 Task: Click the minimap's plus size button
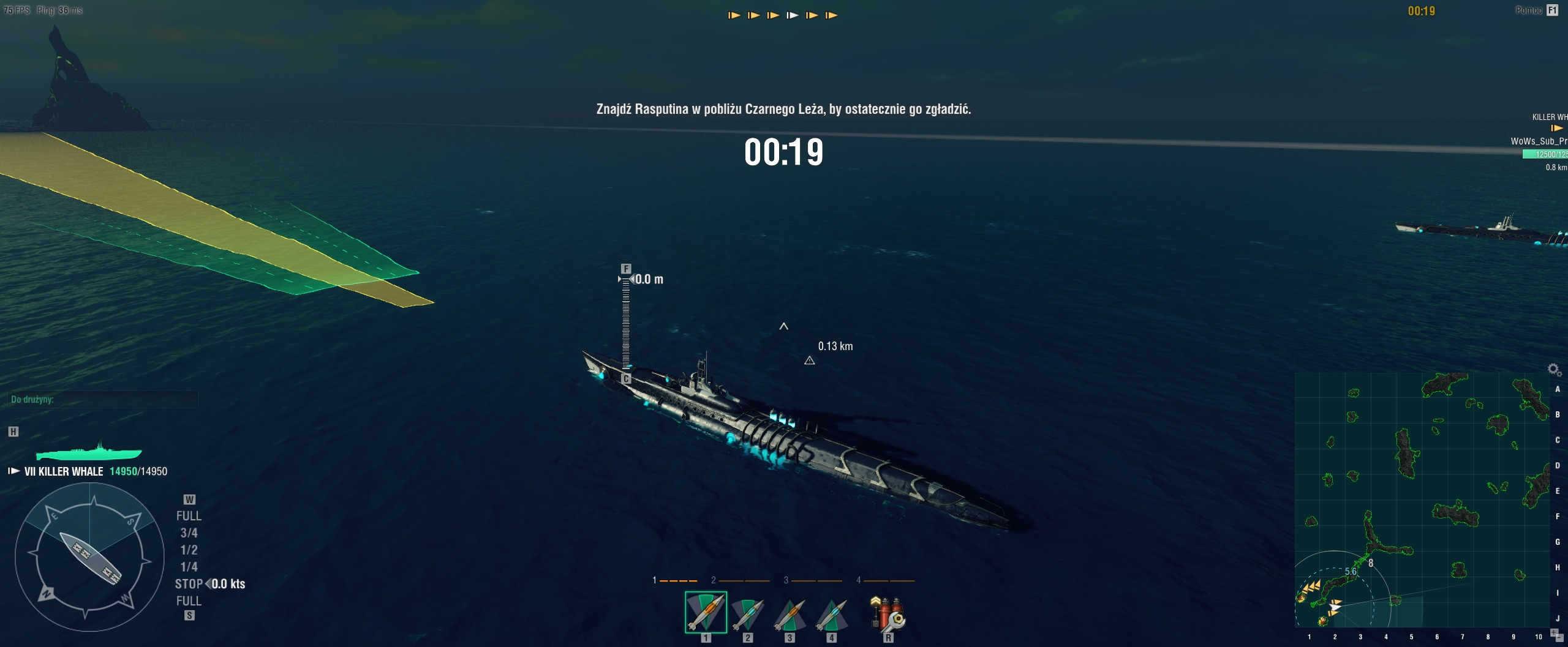(1553, 631)
